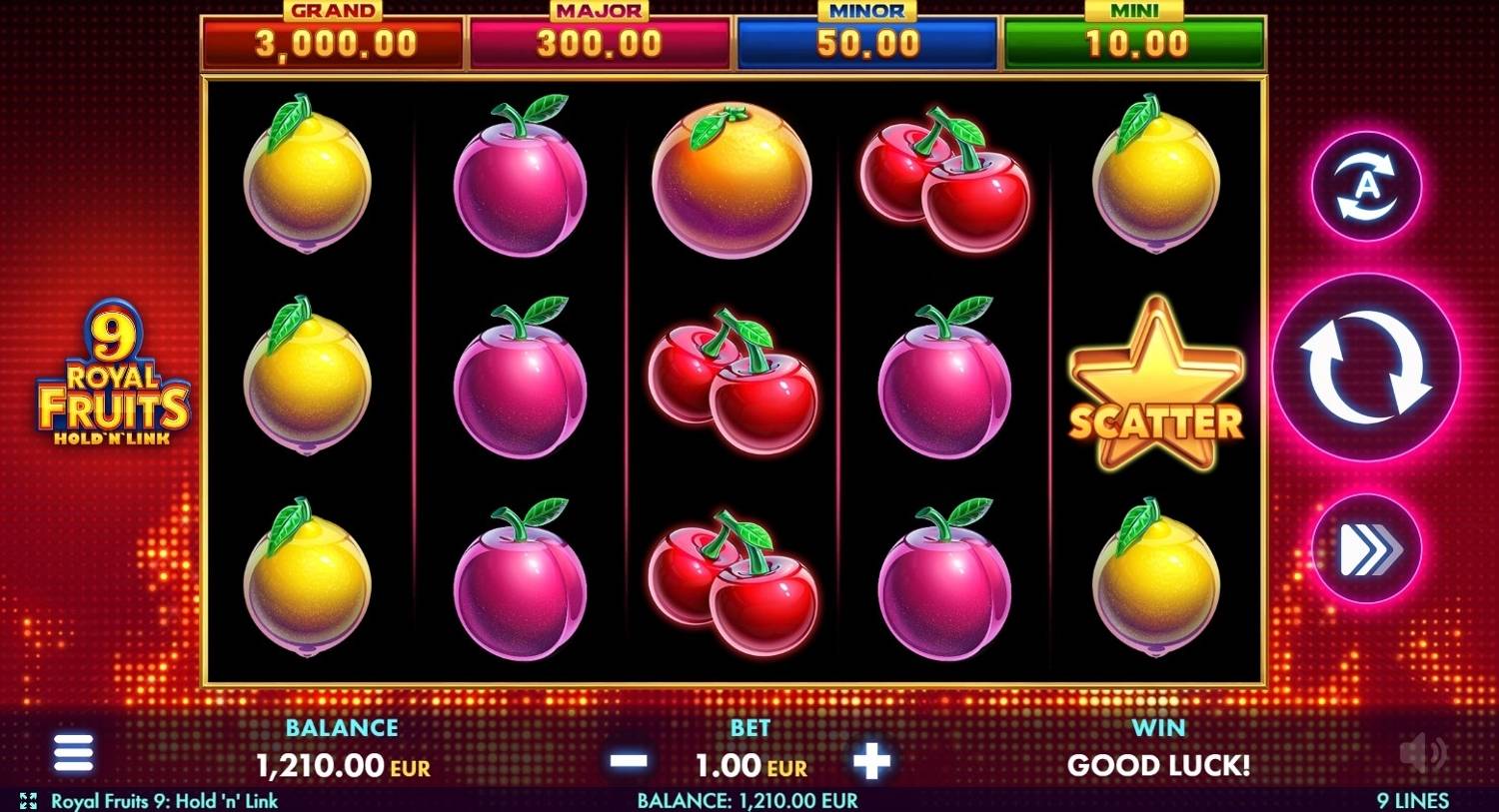Start autoplay with the A icon
Viewport: 1499px width, 812px height.
point(1366,188)
